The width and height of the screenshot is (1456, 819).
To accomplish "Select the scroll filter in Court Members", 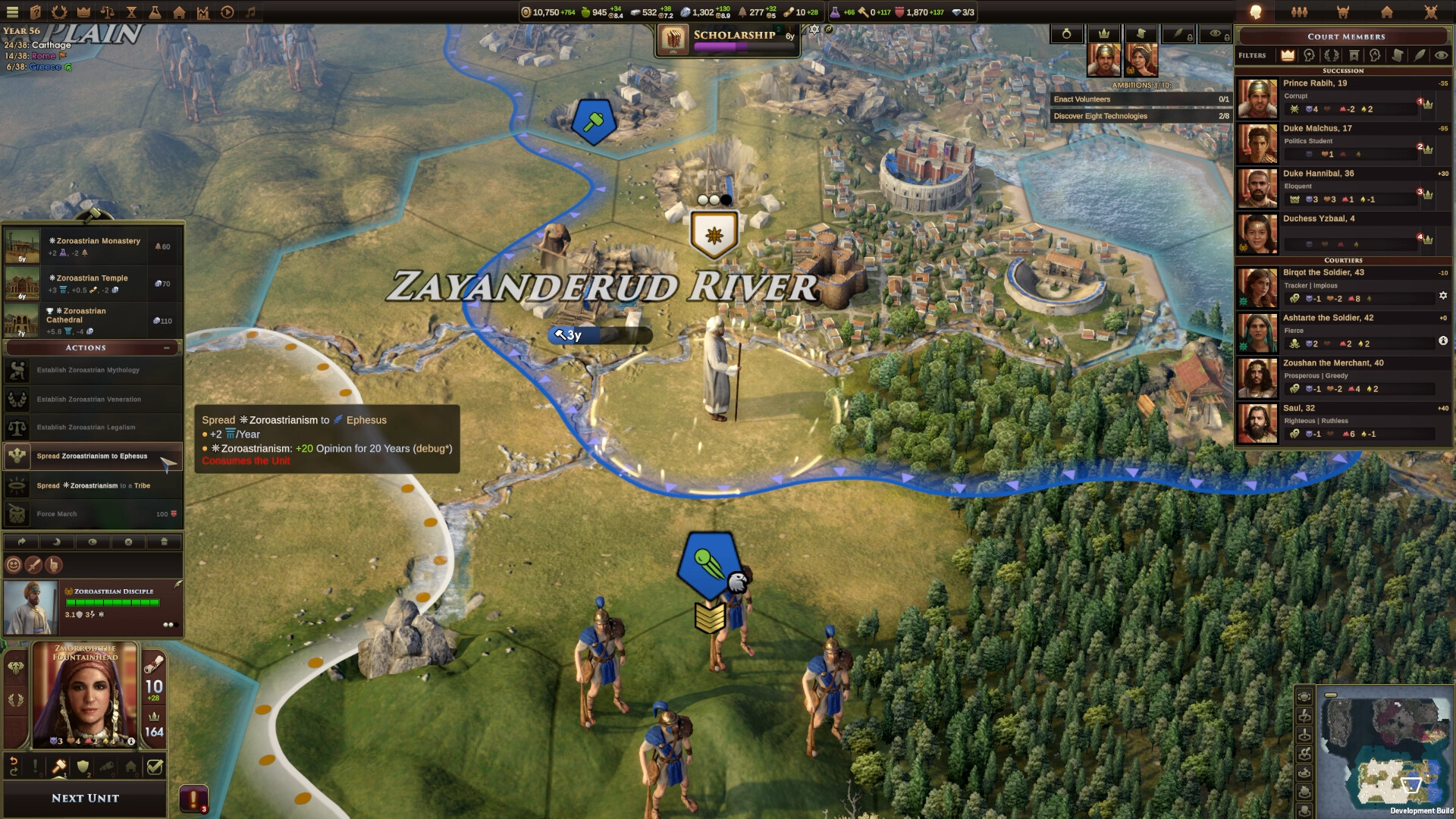I will click(1398, 56).
